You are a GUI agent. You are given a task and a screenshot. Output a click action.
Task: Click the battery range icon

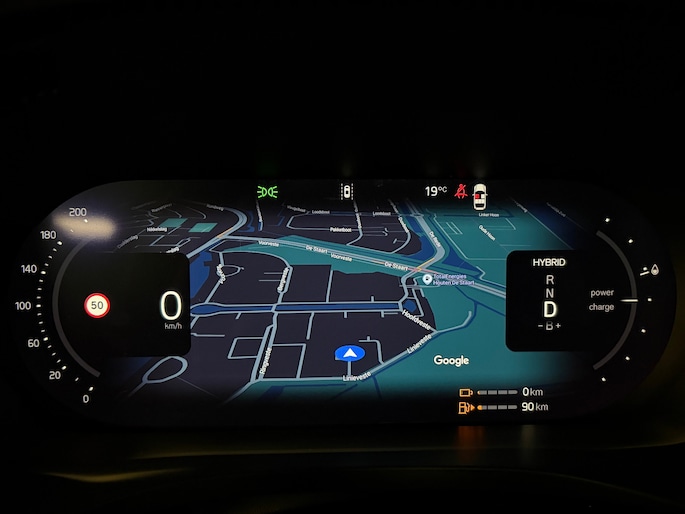(465, 392)
